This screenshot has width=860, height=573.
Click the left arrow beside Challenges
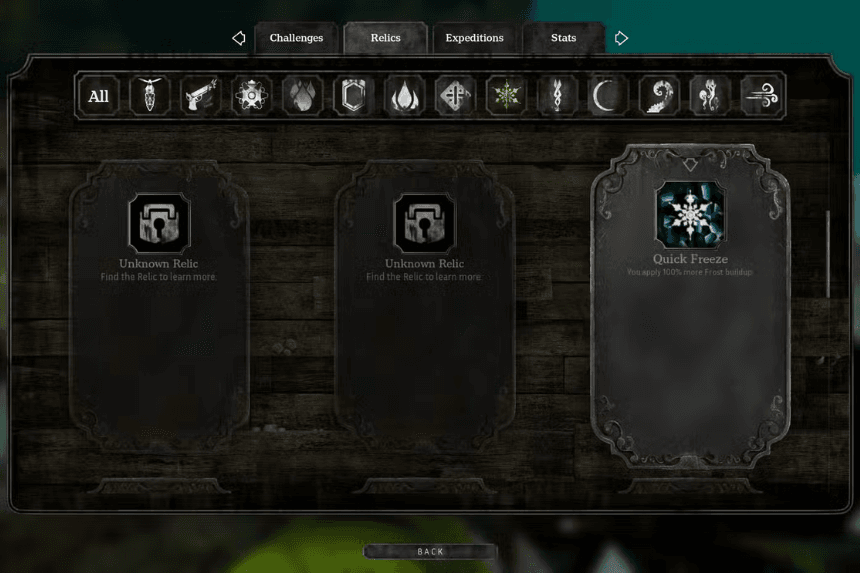click(x=239, y=38)
